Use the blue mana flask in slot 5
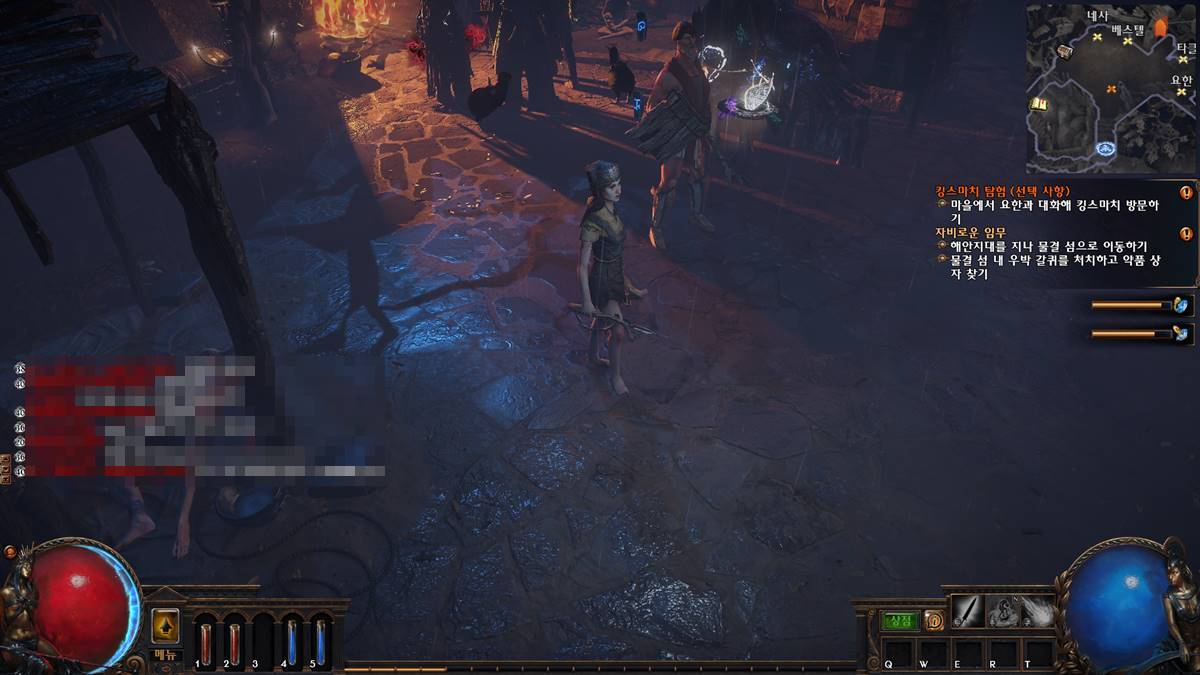1200x675 pixels. (x=321, y=642)
